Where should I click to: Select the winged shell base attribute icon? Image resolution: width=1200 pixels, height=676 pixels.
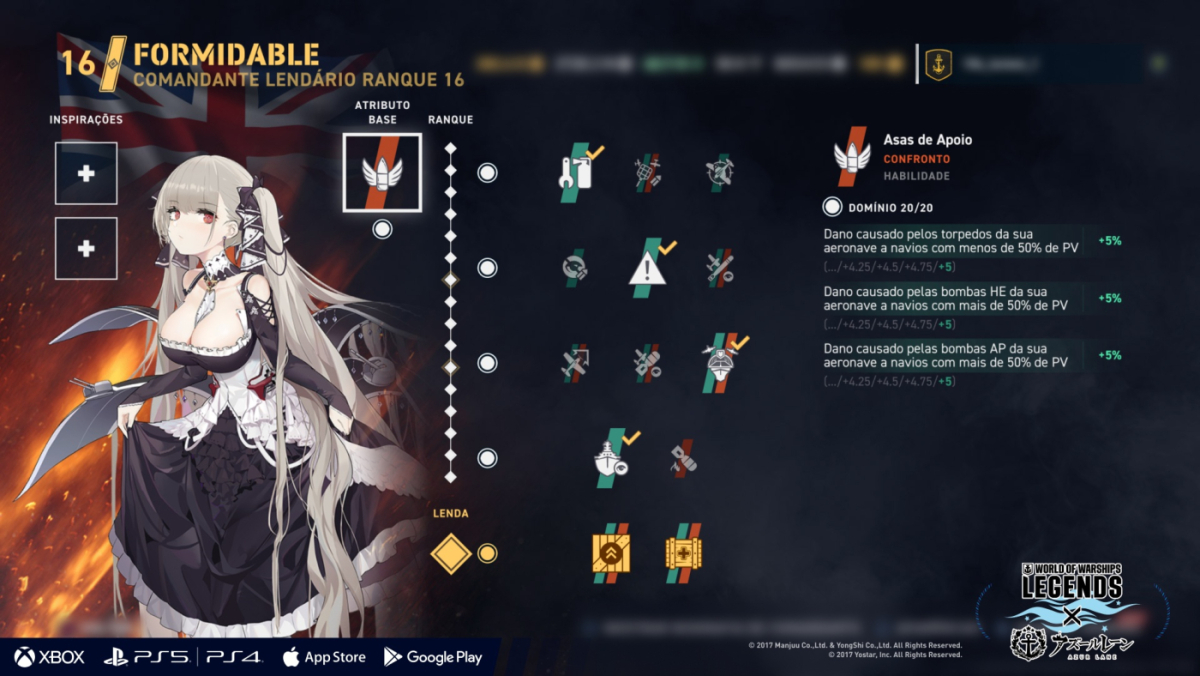tap(382, 172)
